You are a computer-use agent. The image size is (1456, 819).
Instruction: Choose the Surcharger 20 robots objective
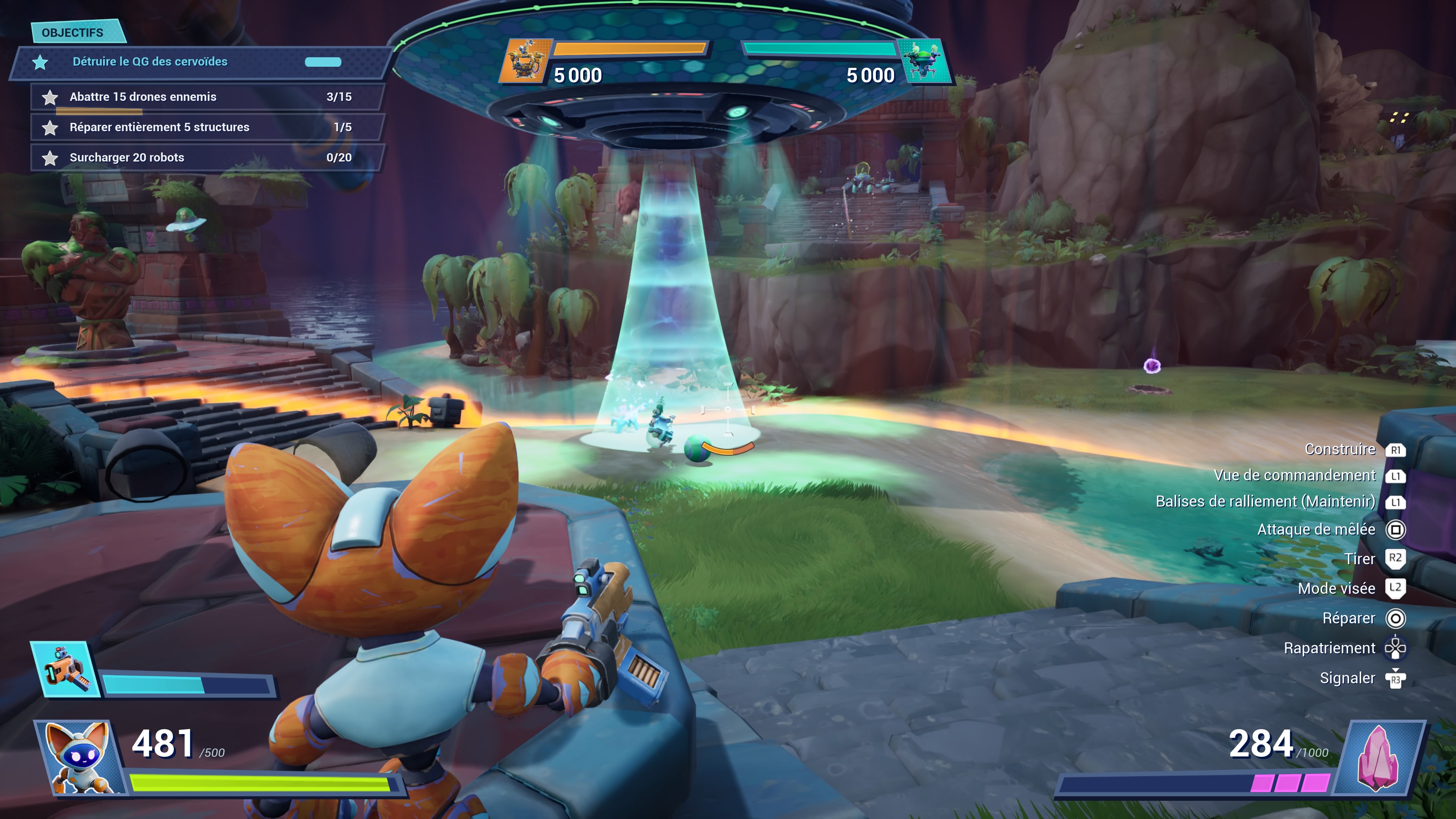(127, 158)
